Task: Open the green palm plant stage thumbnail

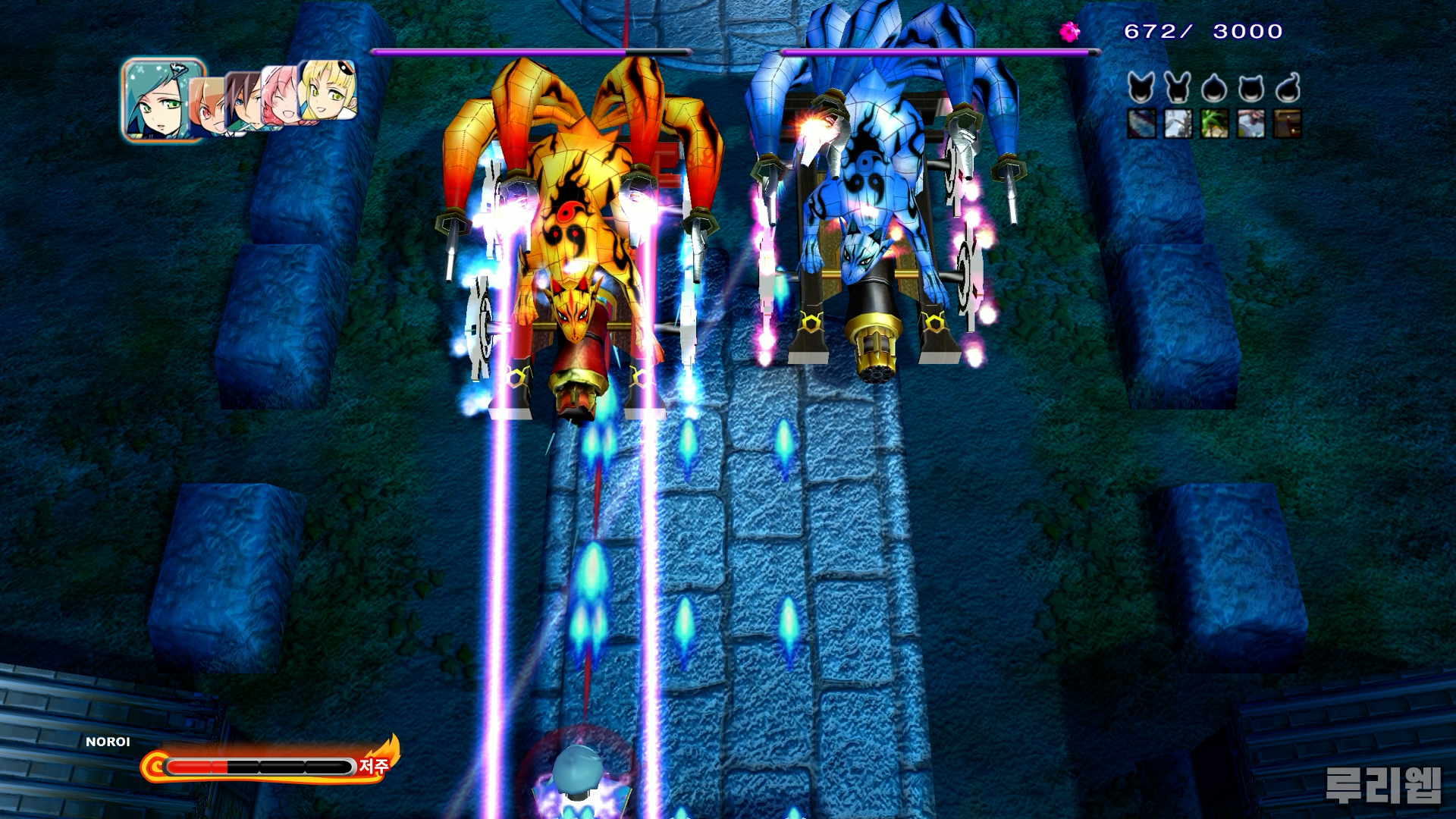Action: (1214, 124)
